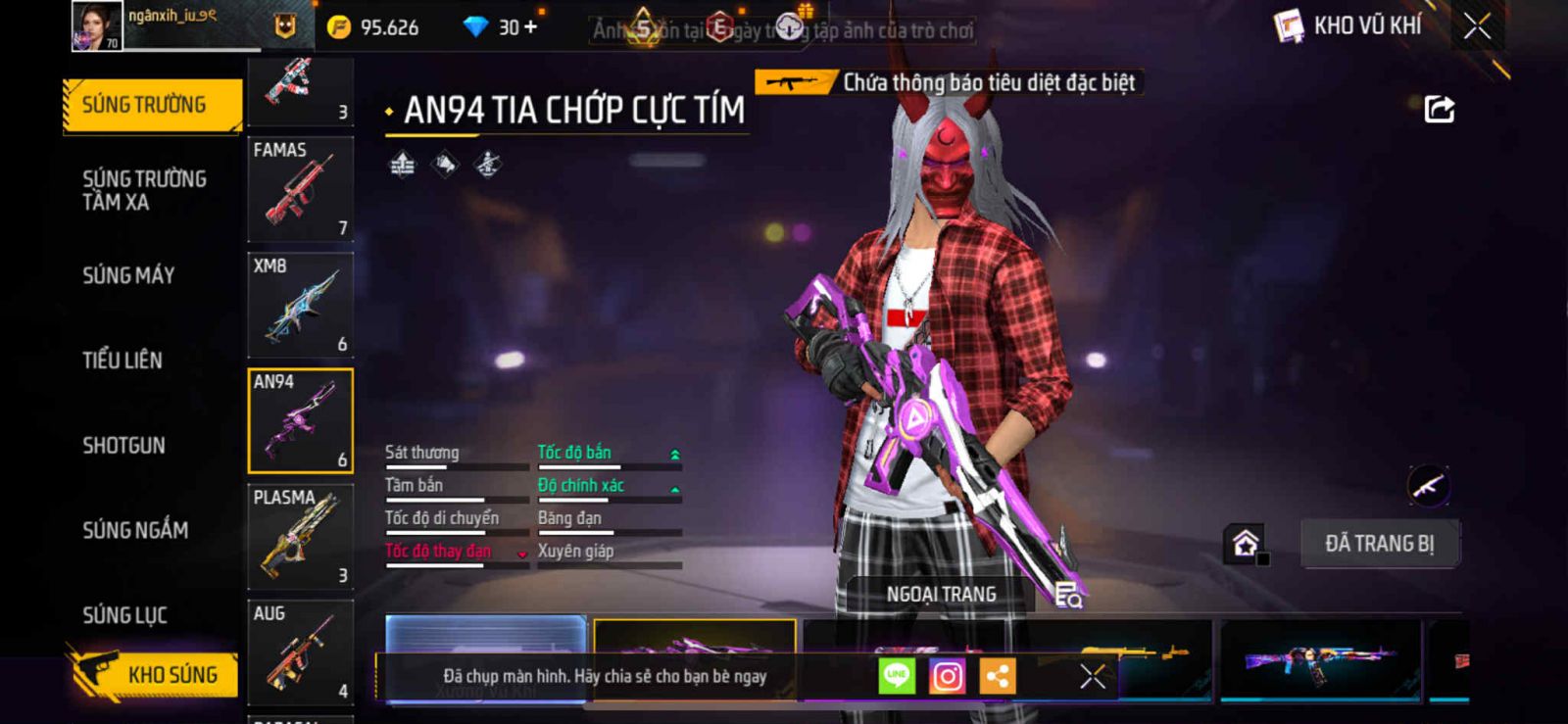Share screenshot to Instagram
The height and width of the screenshot is (724, 1568).
coord(947,676)
